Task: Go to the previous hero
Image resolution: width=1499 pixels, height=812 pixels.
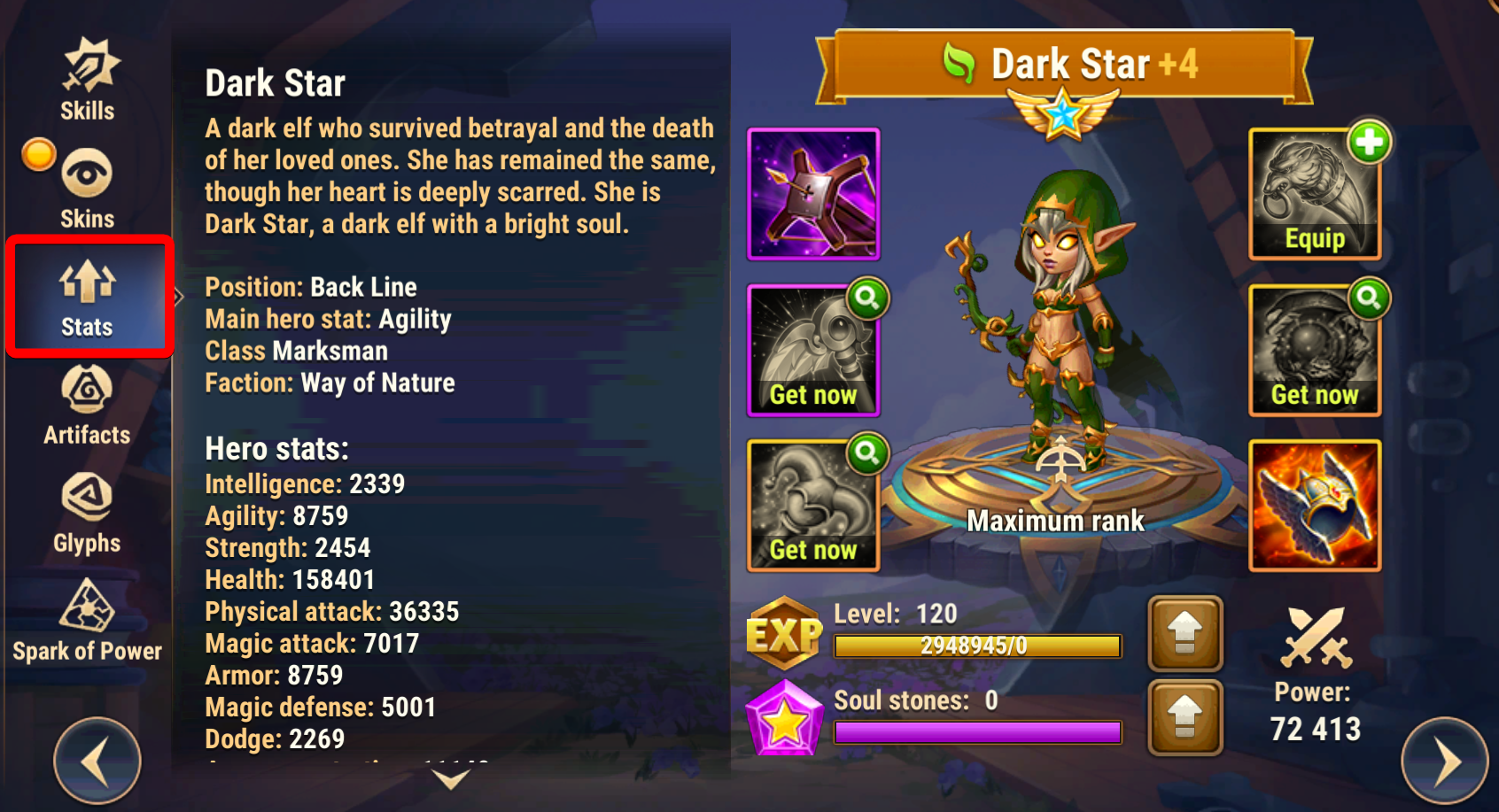Action: pyautogui.click(x=97, y=760)
